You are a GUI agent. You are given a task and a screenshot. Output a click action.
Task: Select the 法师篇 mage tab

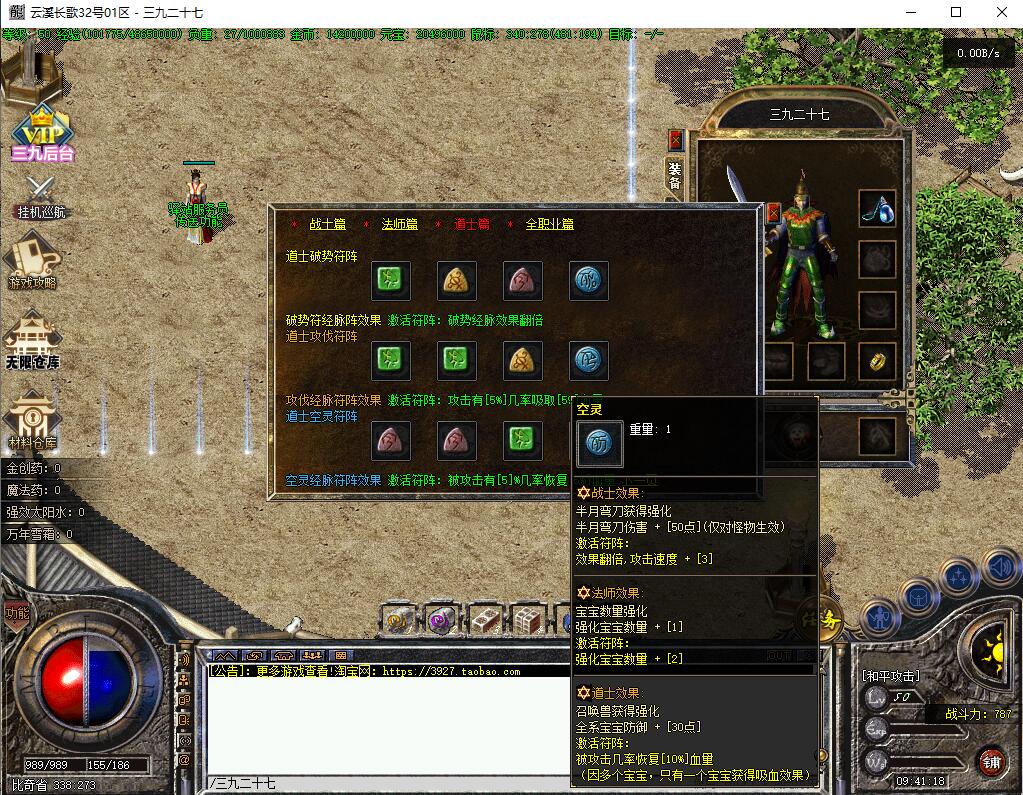[x=399, y=224]
